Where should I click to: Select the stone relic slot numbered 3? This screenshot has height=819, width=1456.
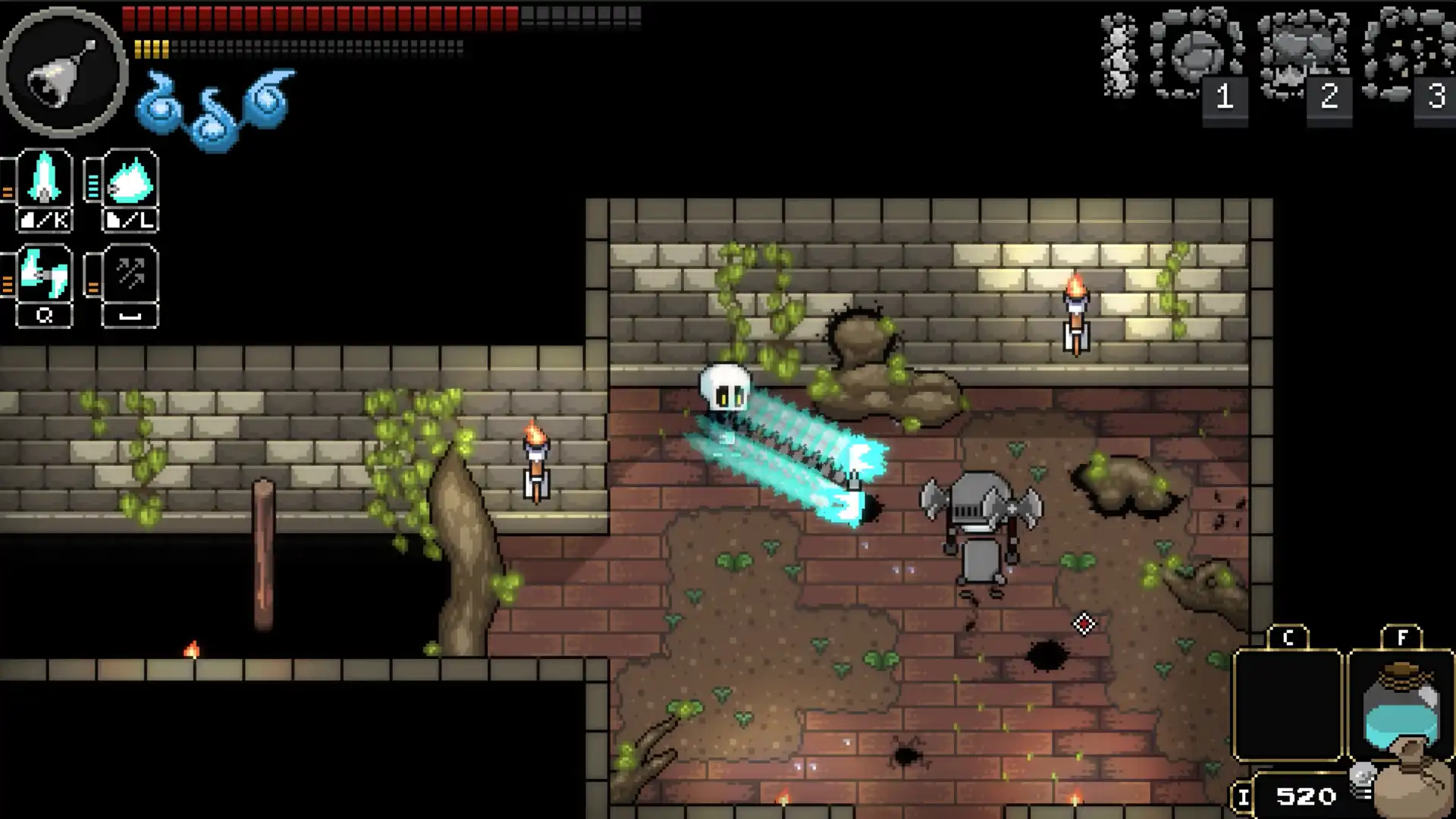pos(1409,55)
